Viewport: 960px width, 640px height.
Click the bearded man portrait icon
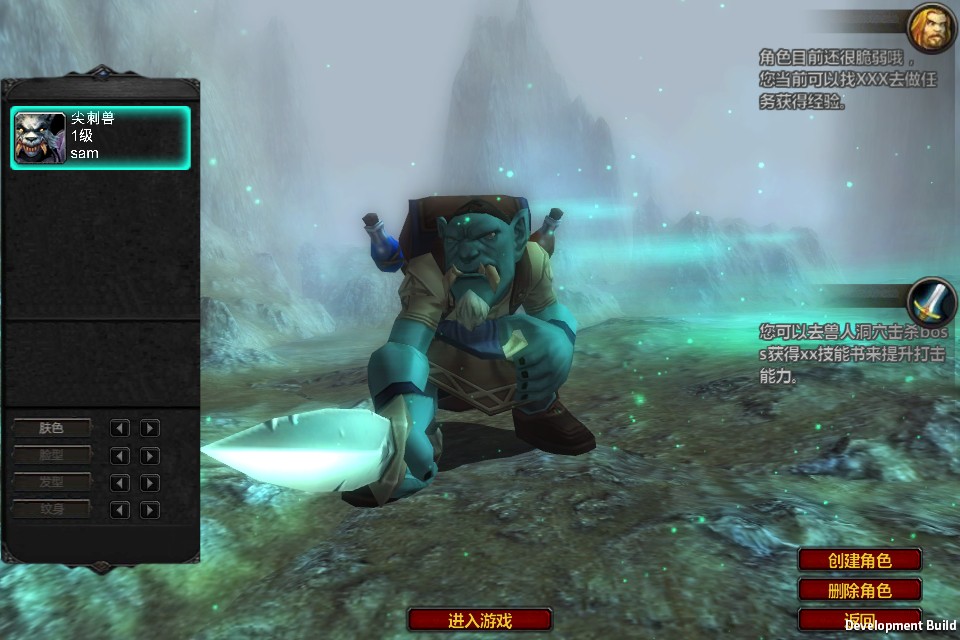click(931, 28)
